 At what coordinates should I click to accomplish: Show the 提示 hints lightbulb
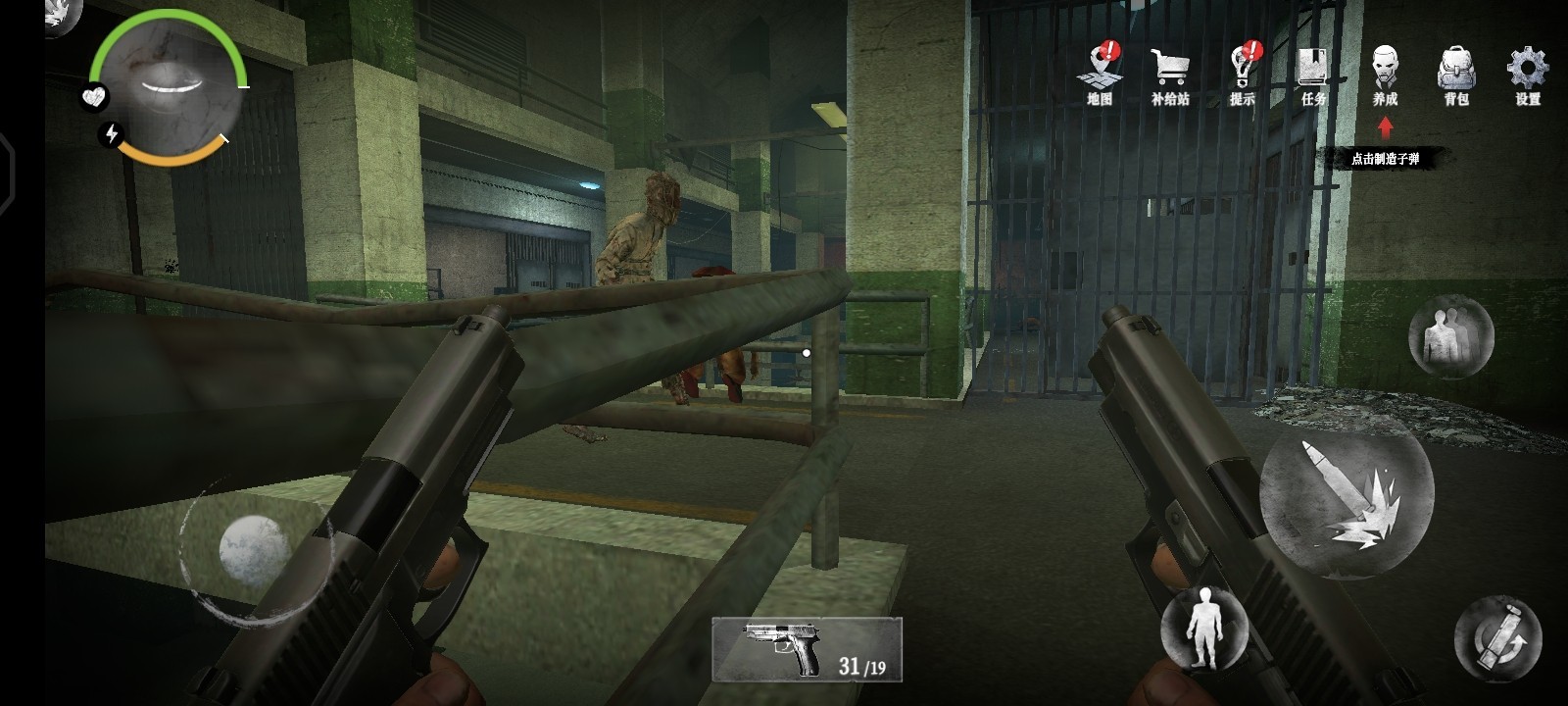pos(1243,72)
